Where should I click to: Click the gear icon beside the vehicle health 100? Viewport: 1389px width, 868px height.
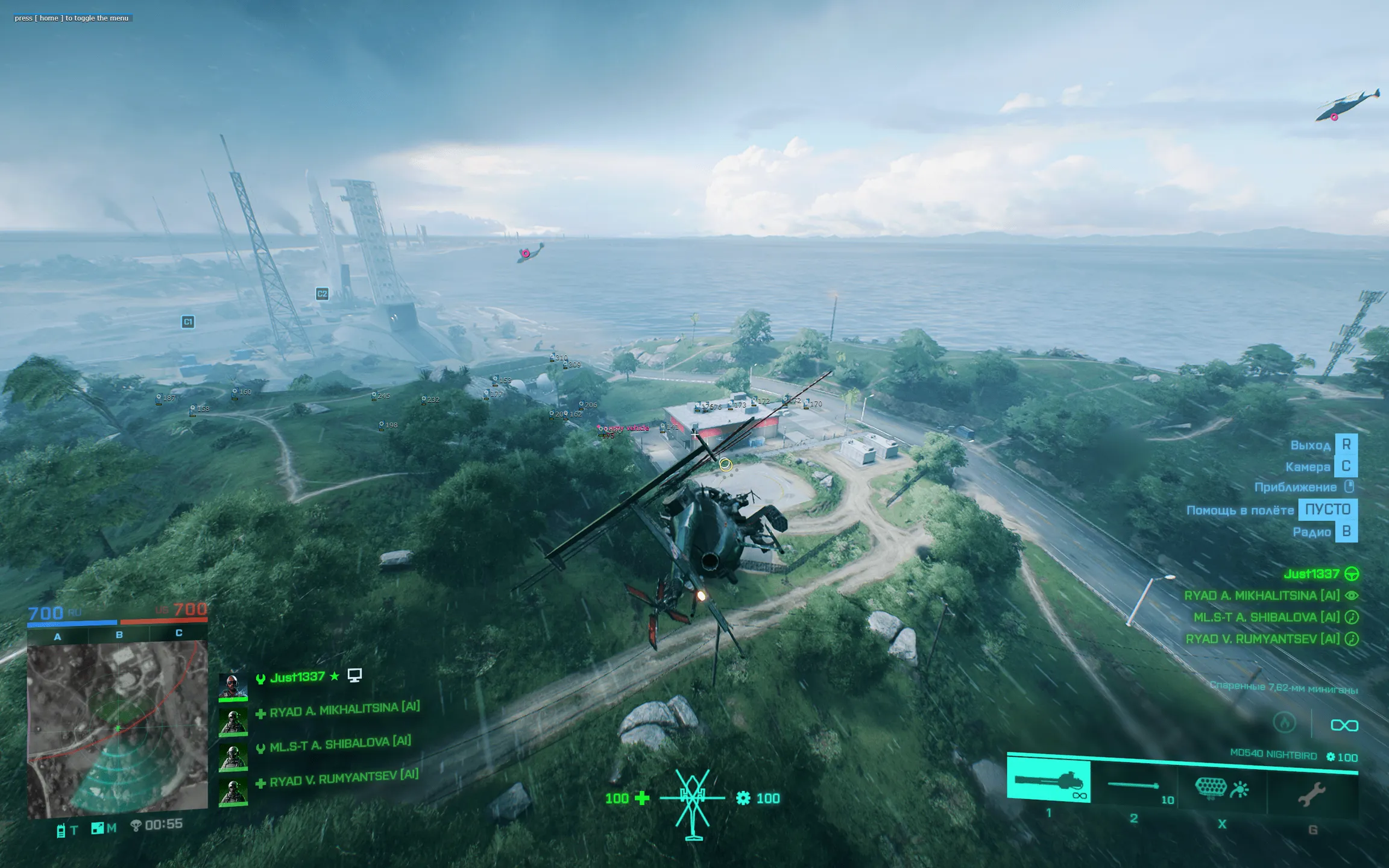point(743,797)
